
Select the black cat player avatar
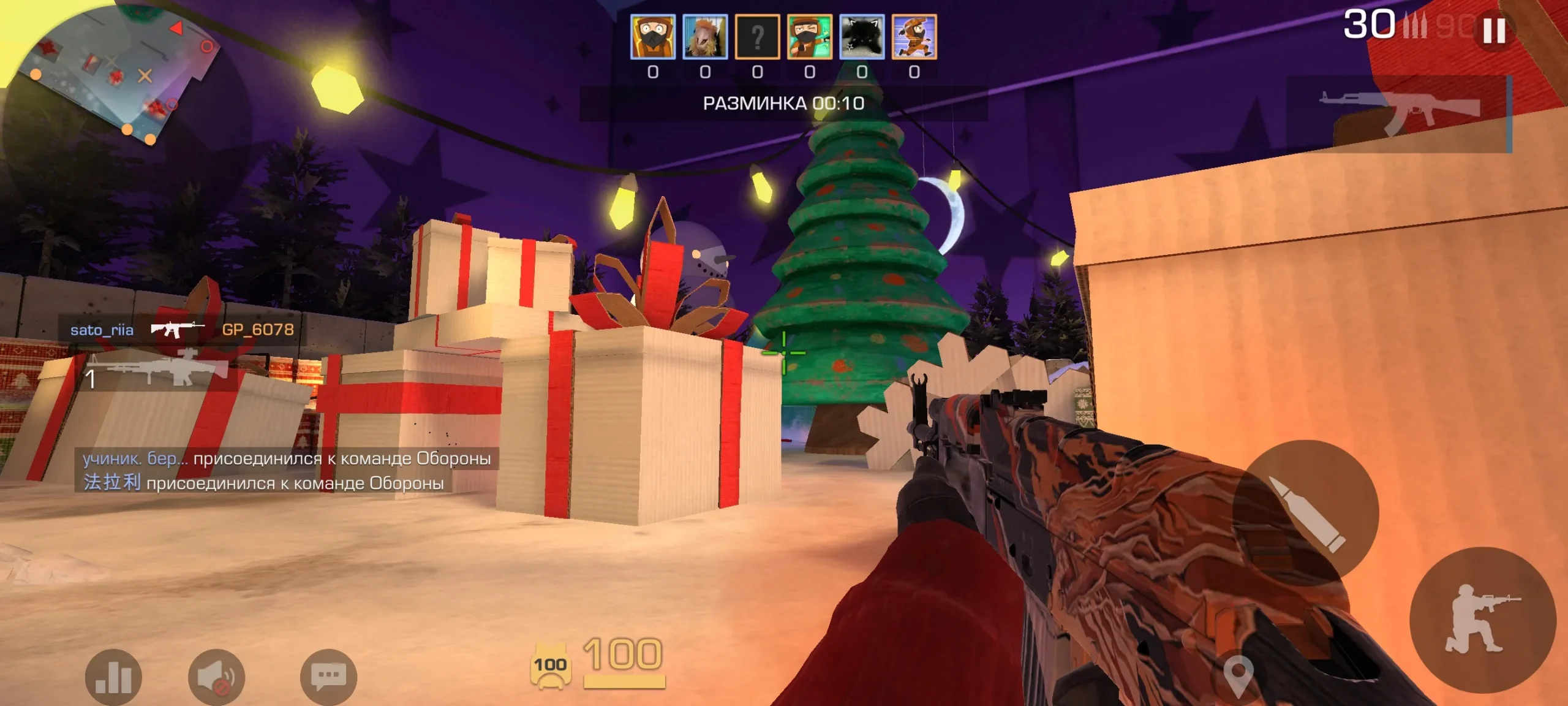862,37
